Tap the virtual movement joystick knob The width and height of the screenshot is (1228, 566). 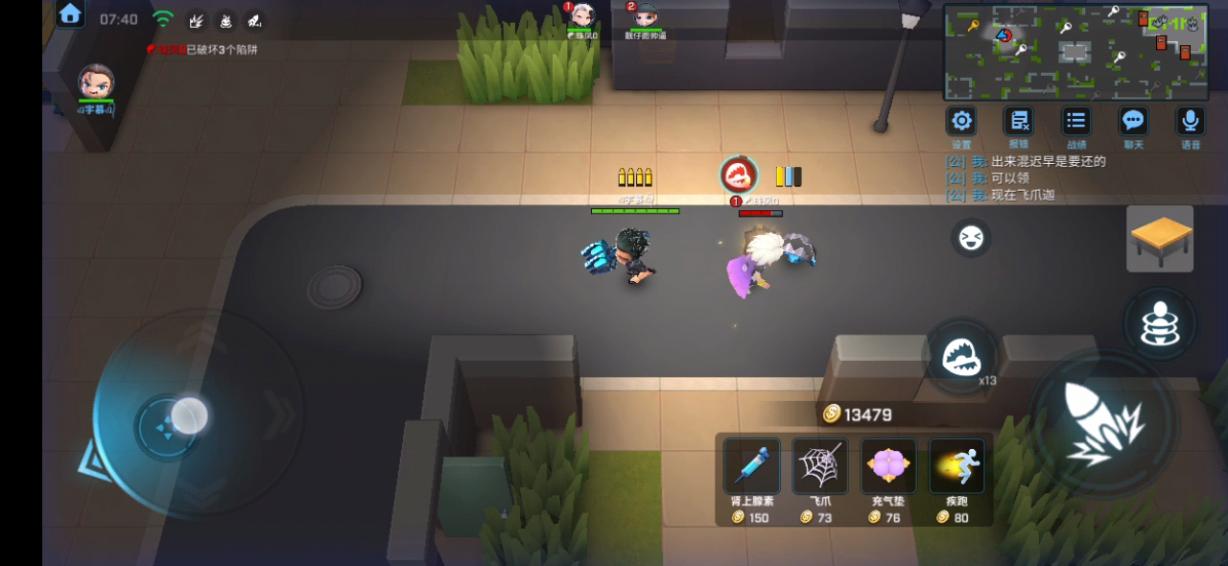[188, 415]
